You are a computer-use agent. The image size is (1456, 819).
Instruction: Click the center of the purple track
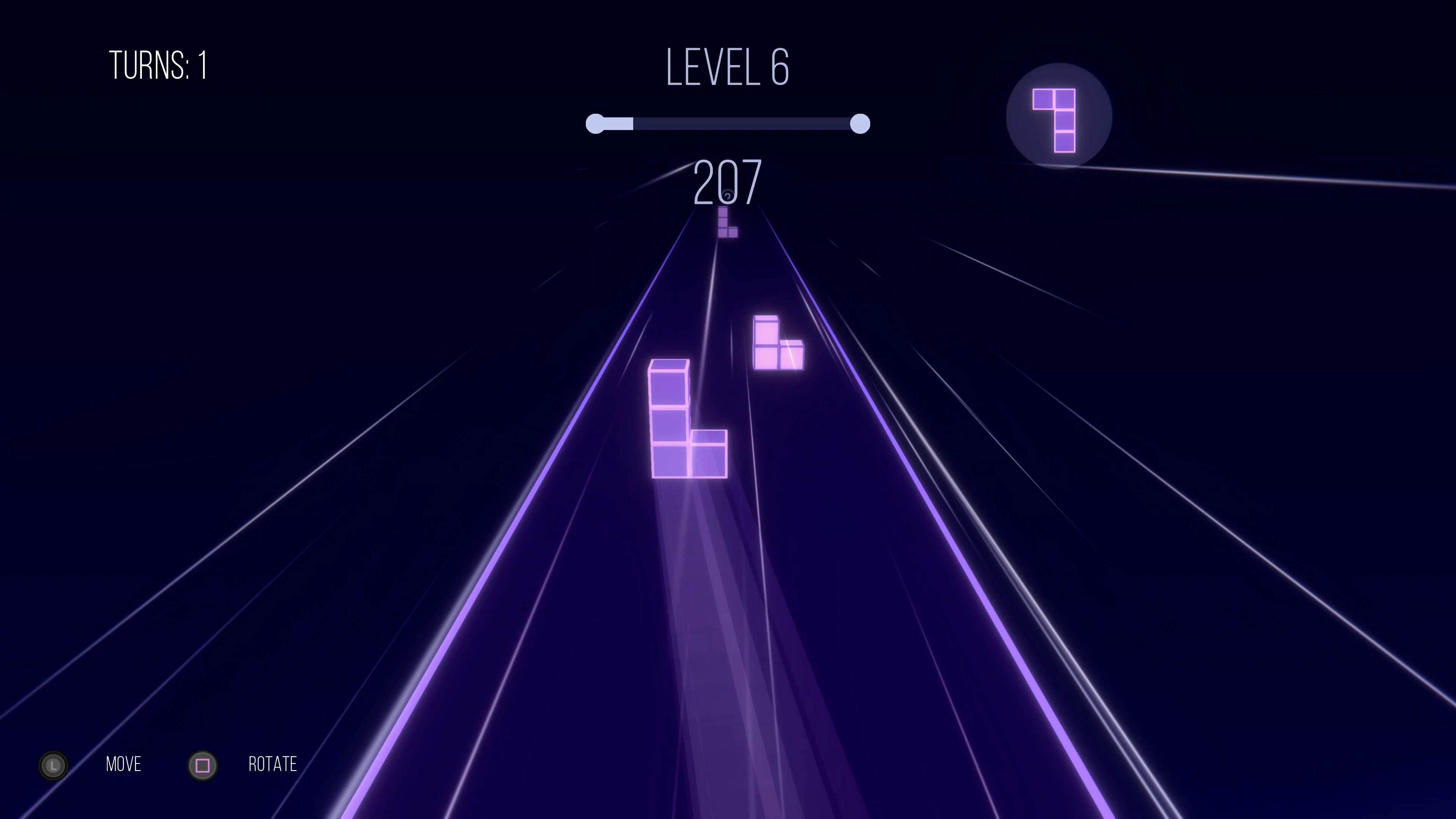click(729, 622)
